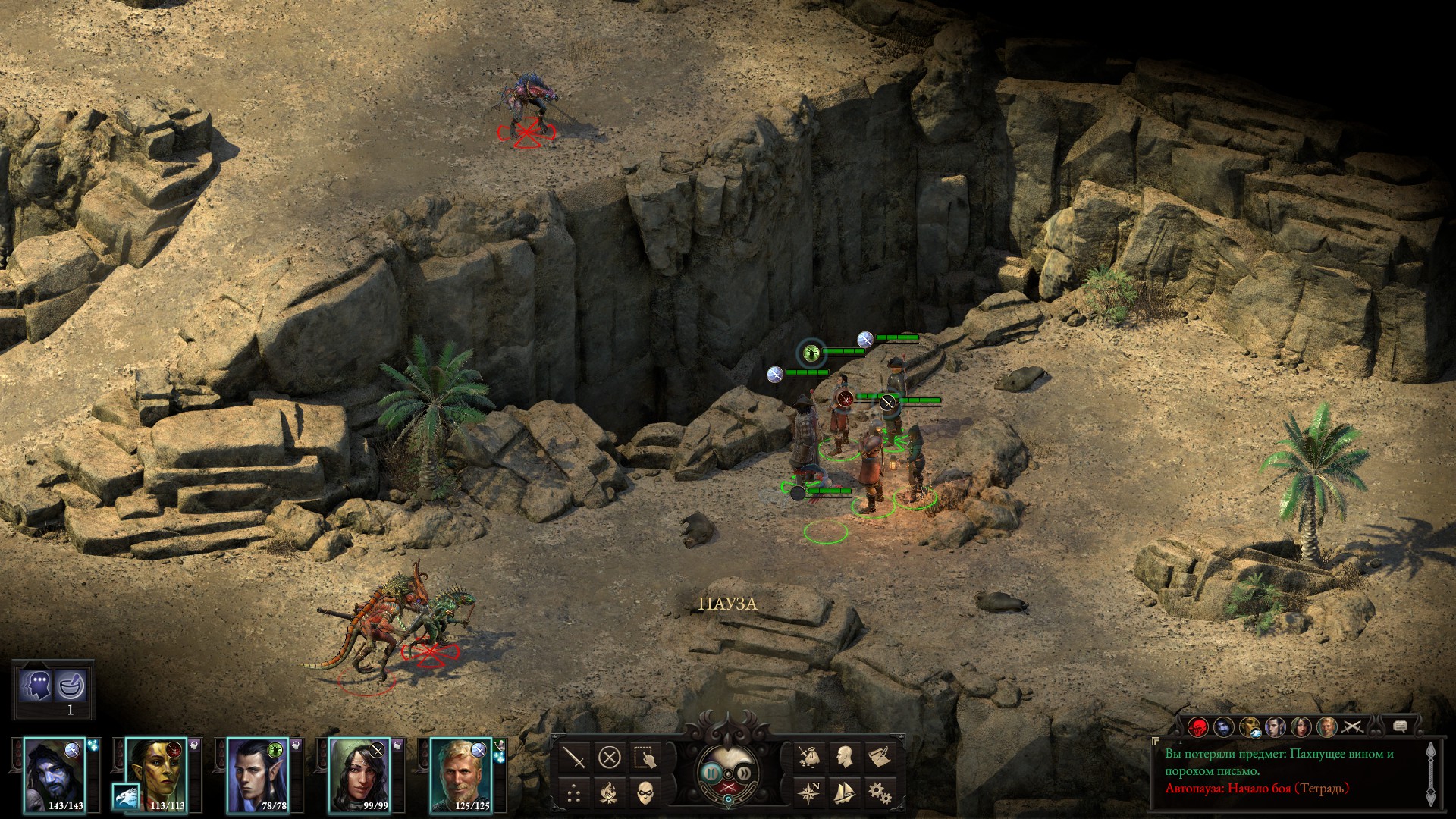Open the party formation dots button
The image size is (1456, 819).
(575, 793)
